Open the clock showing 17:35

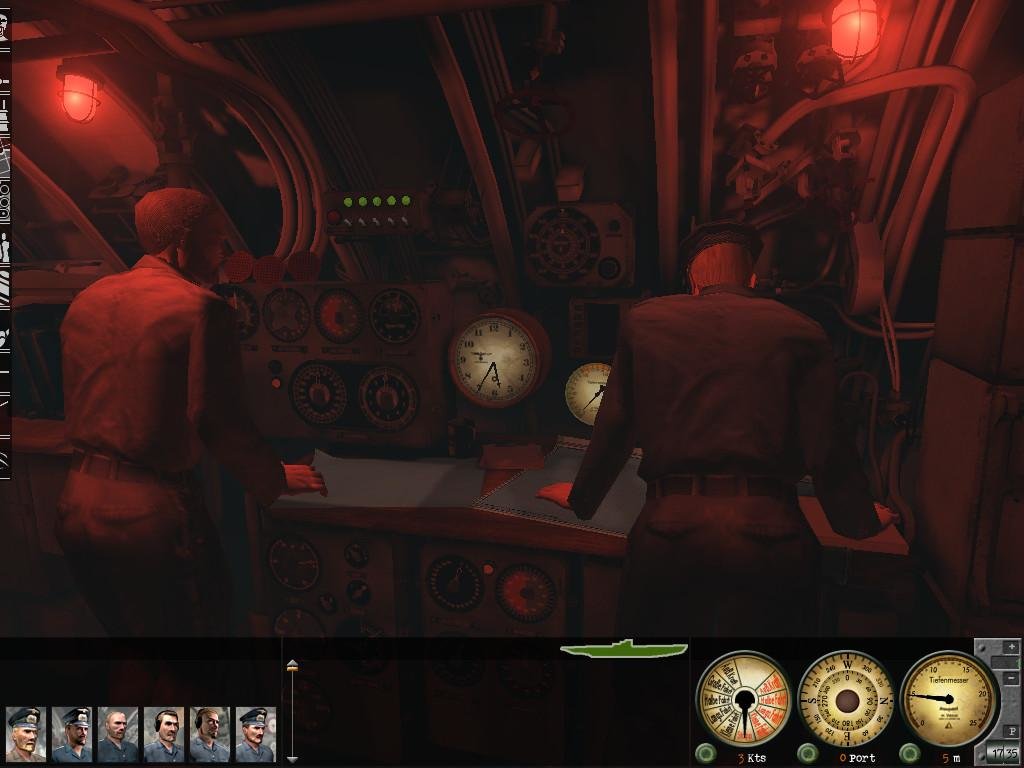click(x=1003, y=753)
